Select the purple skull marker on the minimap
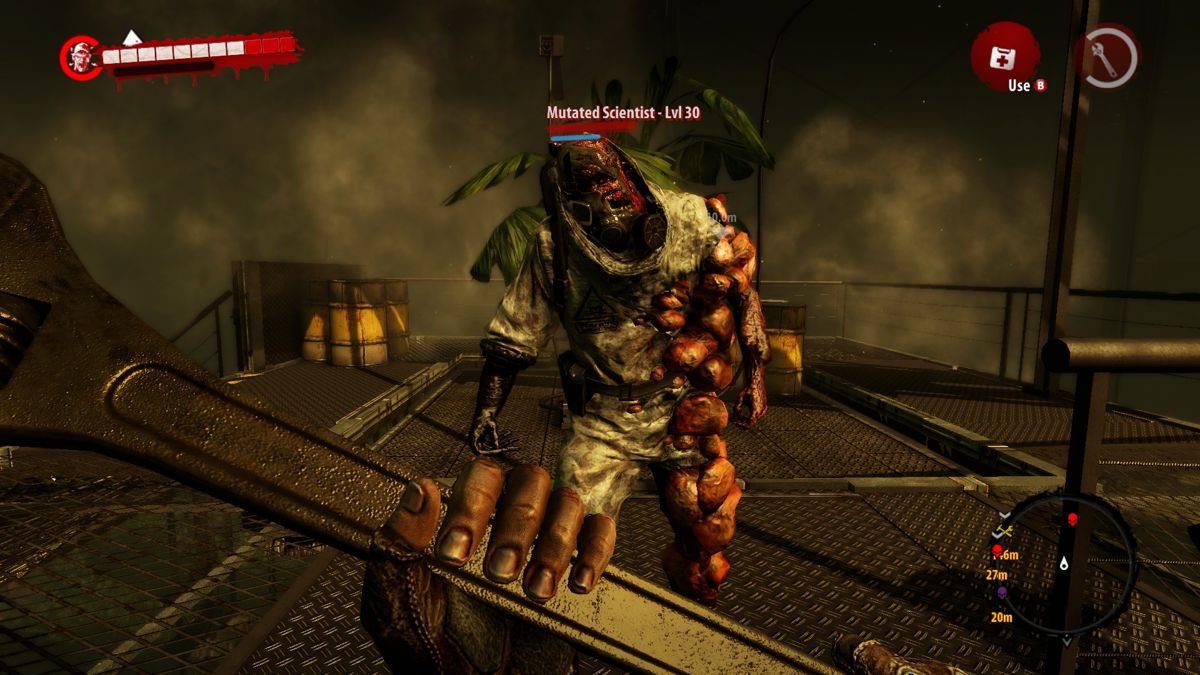The height and width of the screenshot is (675, 1200). coord(1001,593)
